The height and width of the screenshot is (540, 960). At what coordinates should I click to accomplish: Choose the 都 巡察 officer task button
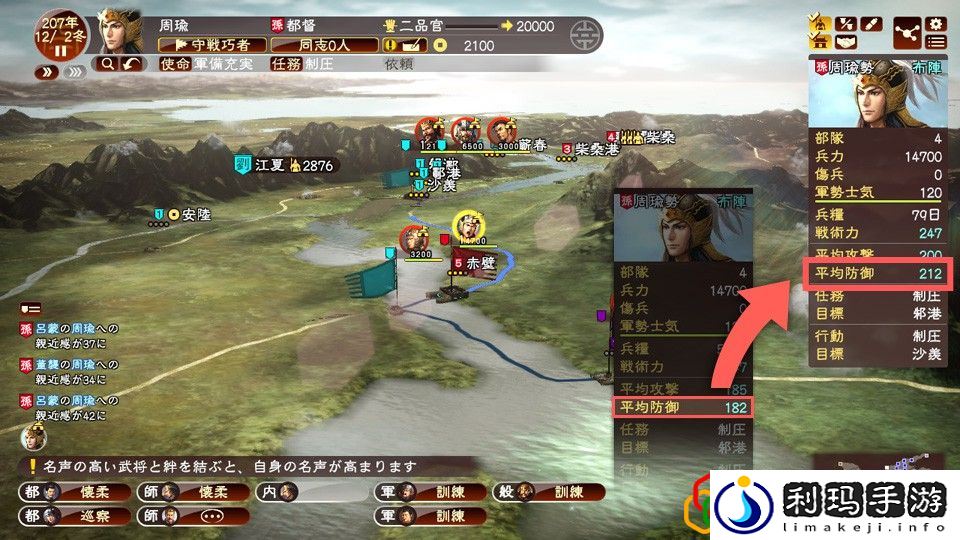[x=67, y=516]
